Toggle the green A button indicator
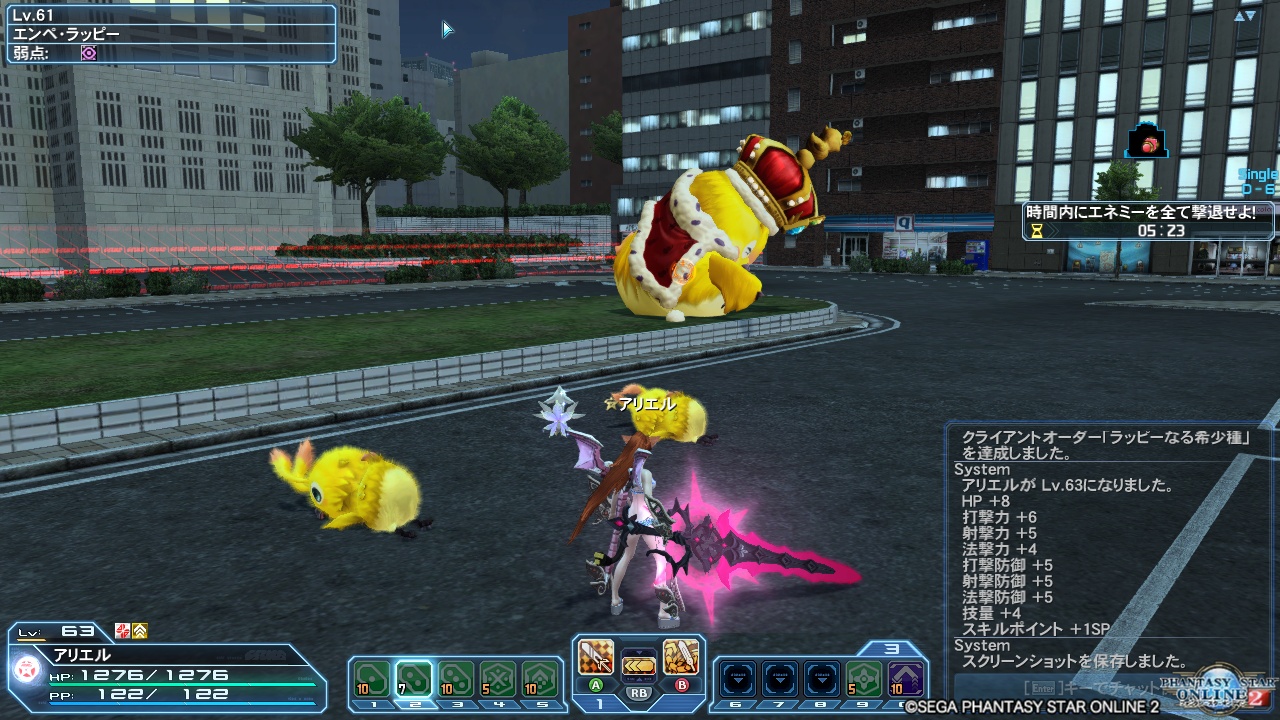This screenshot has height=720, width=1280. pos(596,684)
